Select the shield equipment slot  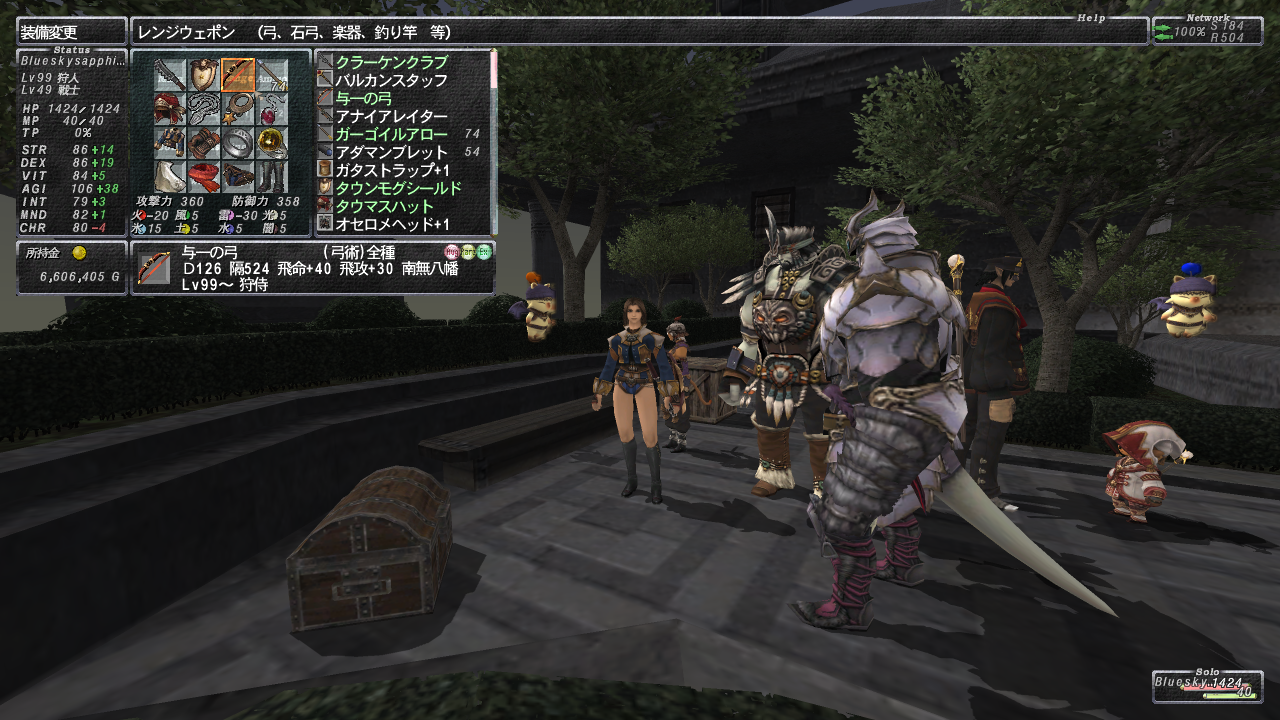[x=204, y=75]
